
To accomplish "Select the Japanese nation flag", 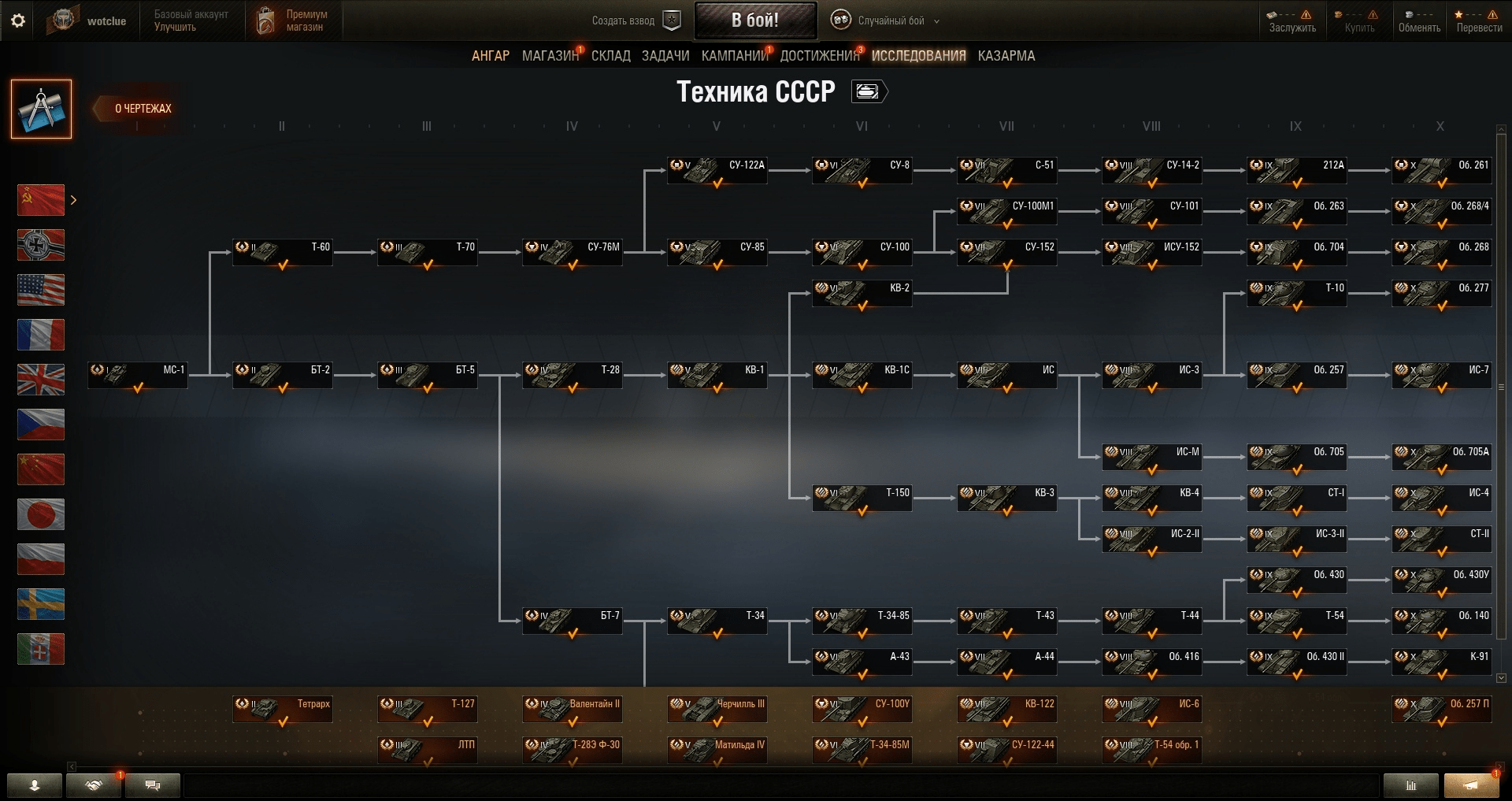I will 41,514.
